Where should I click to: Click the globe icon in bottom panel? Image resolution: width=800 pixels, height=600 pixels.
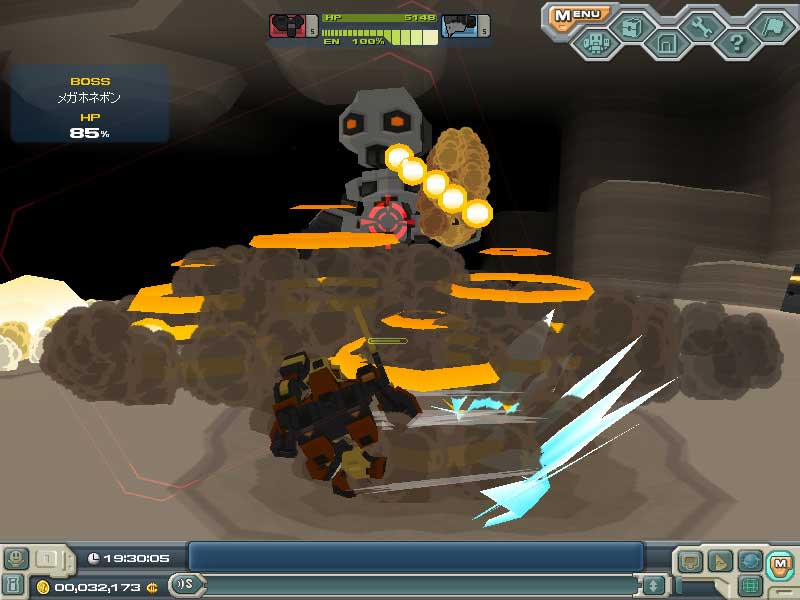(x=750, y=562)
